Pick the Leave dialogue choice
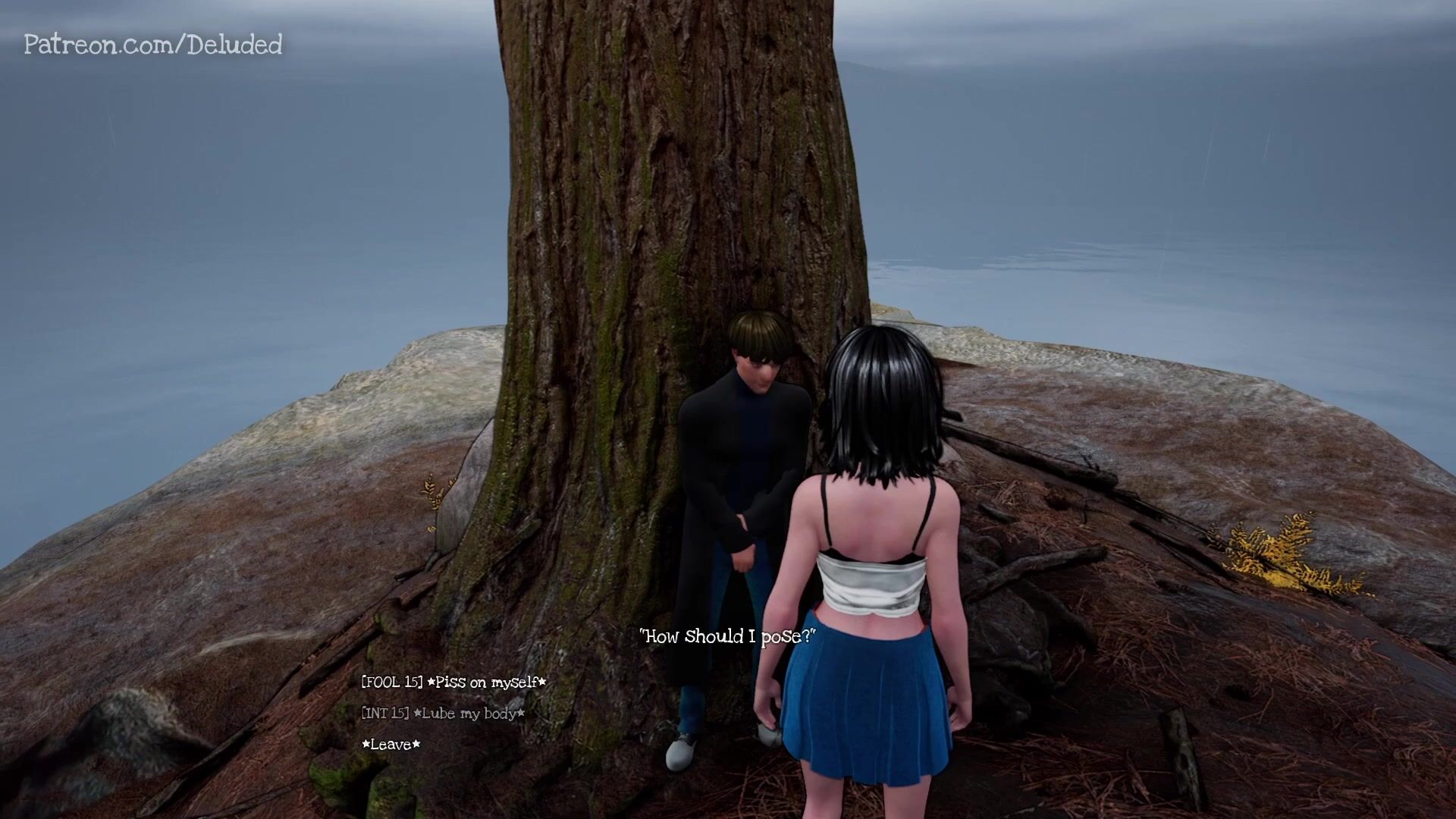The image size is (1456, 819). pyautogui.click(x=391, y=745)
